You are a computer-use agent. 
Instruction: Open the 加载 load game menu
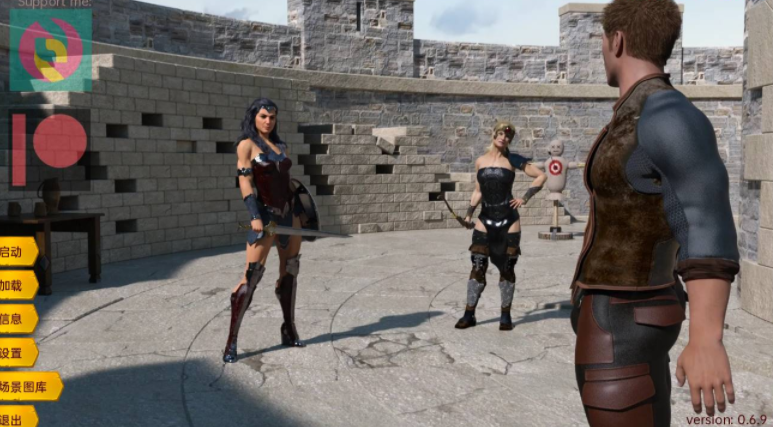pyautogui.click(x=16, y=285)
